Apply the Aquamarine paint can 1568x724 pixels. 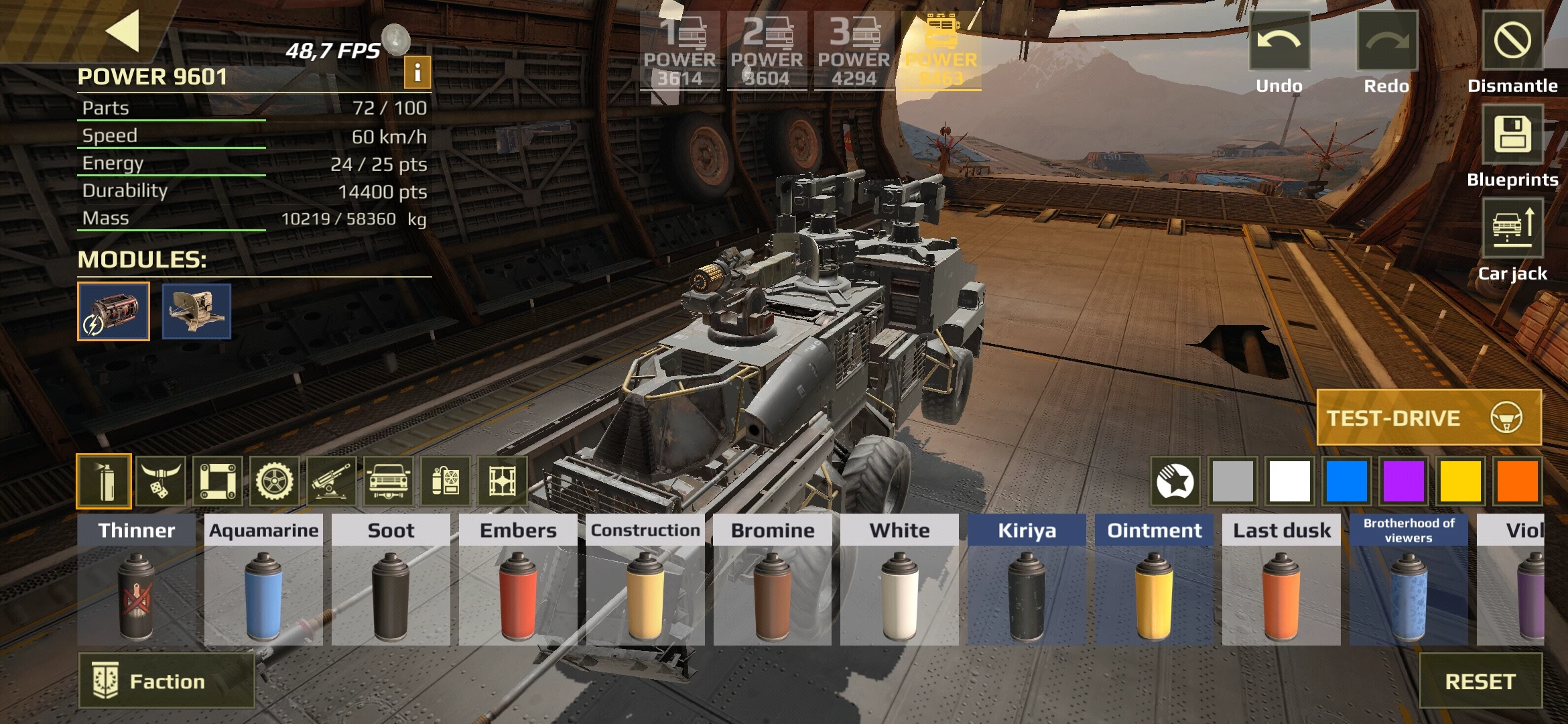263,580
